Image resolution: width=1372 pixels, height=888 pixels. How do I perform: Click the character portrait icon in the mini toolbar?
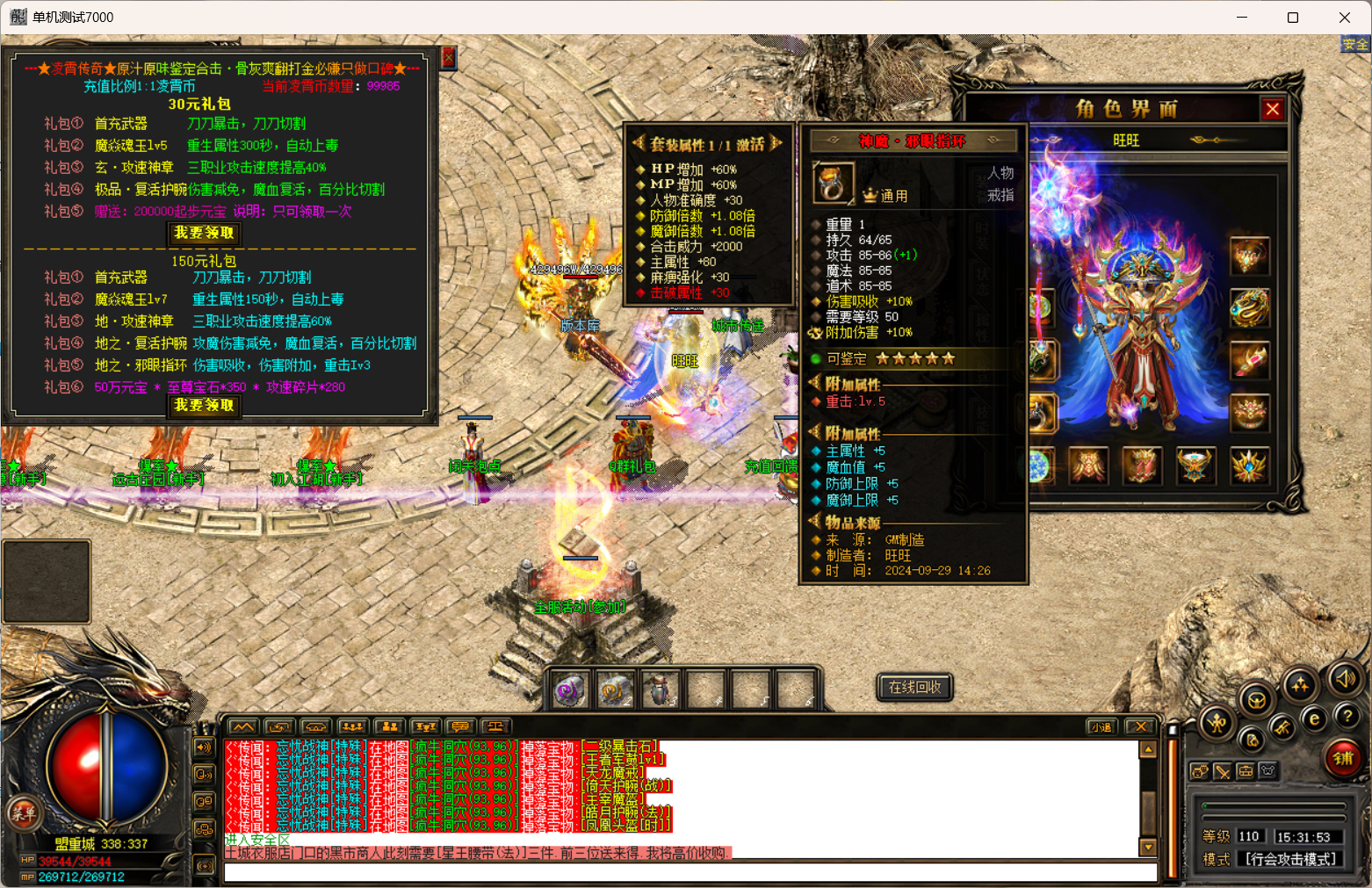[1200, 771]
